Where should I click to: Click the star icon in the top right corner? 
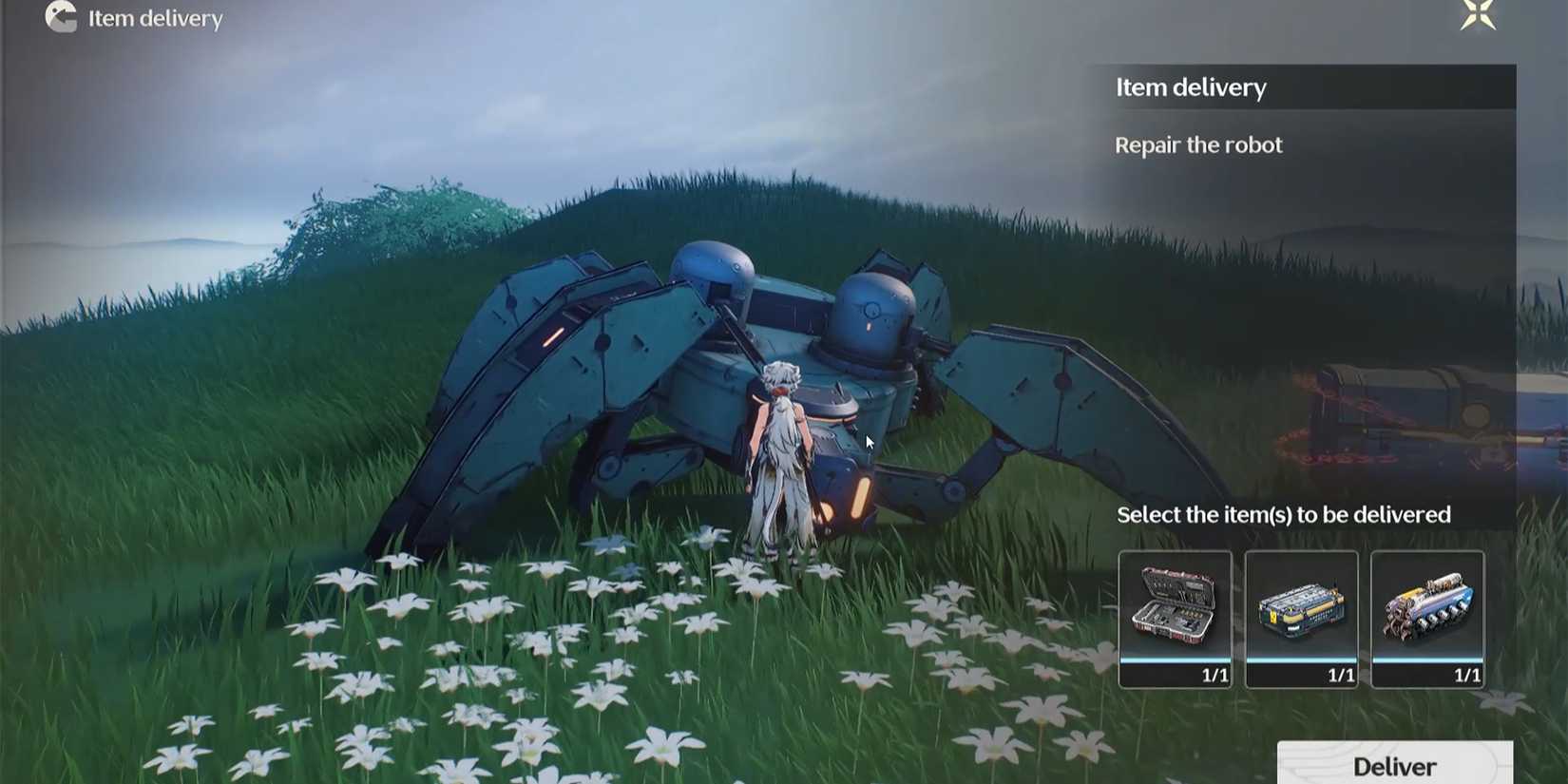coord(1480,17)
